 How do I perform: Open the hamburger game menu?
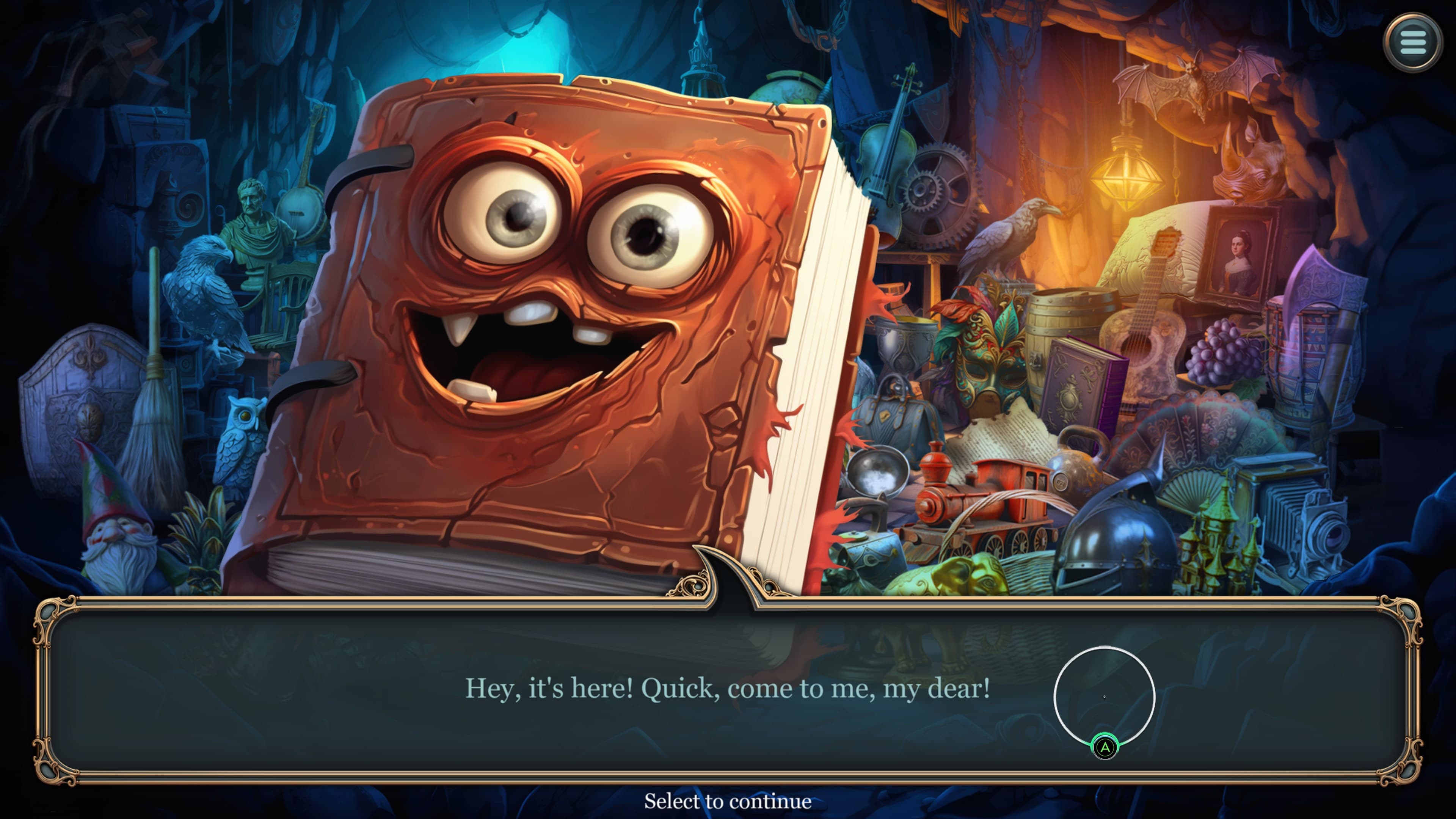[1412, 43]
